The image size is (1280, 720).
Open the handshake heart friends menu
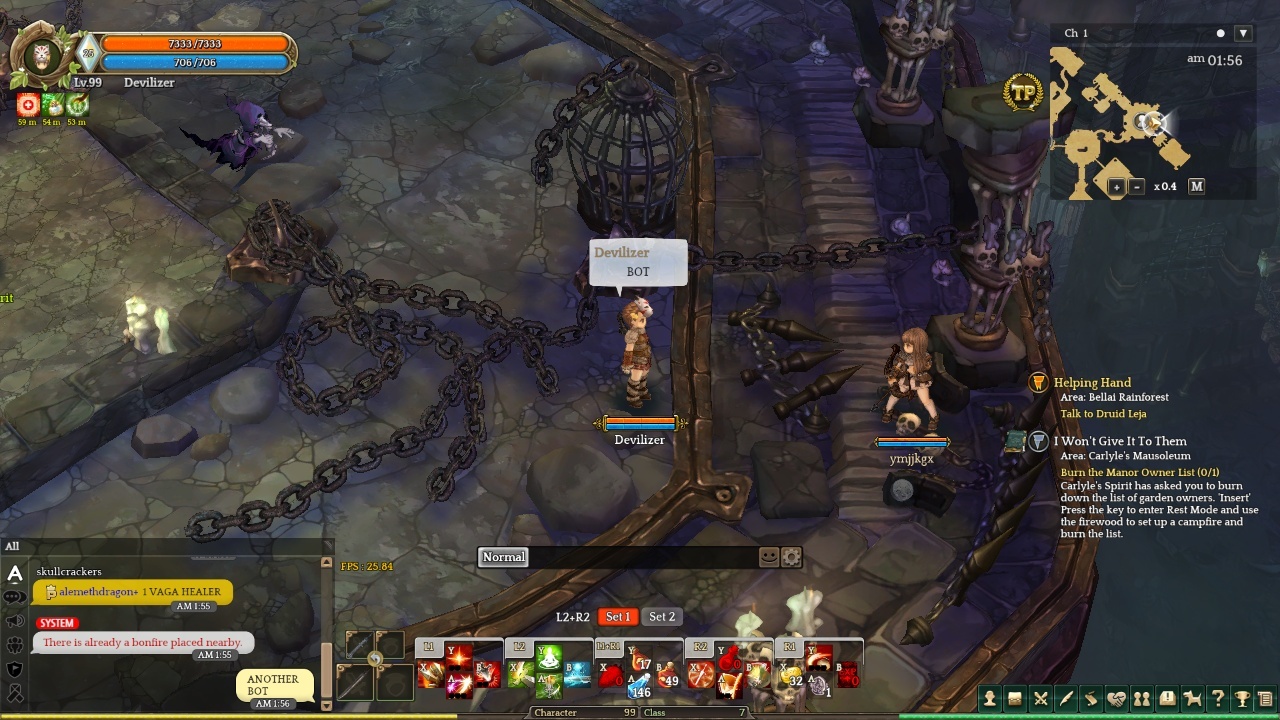[x=1116, y=699]
